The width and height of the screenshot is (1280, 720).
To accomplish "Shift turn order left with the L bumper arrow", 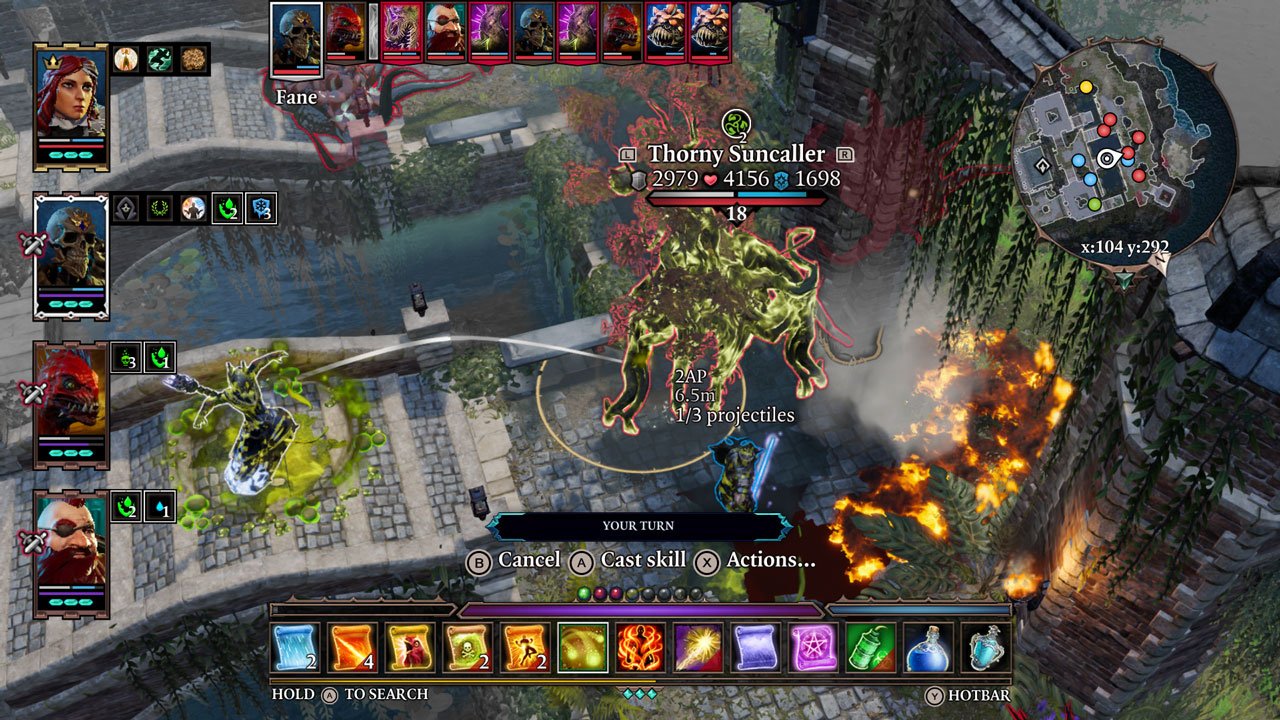I will pyautogui.click(x=626, y=155).
